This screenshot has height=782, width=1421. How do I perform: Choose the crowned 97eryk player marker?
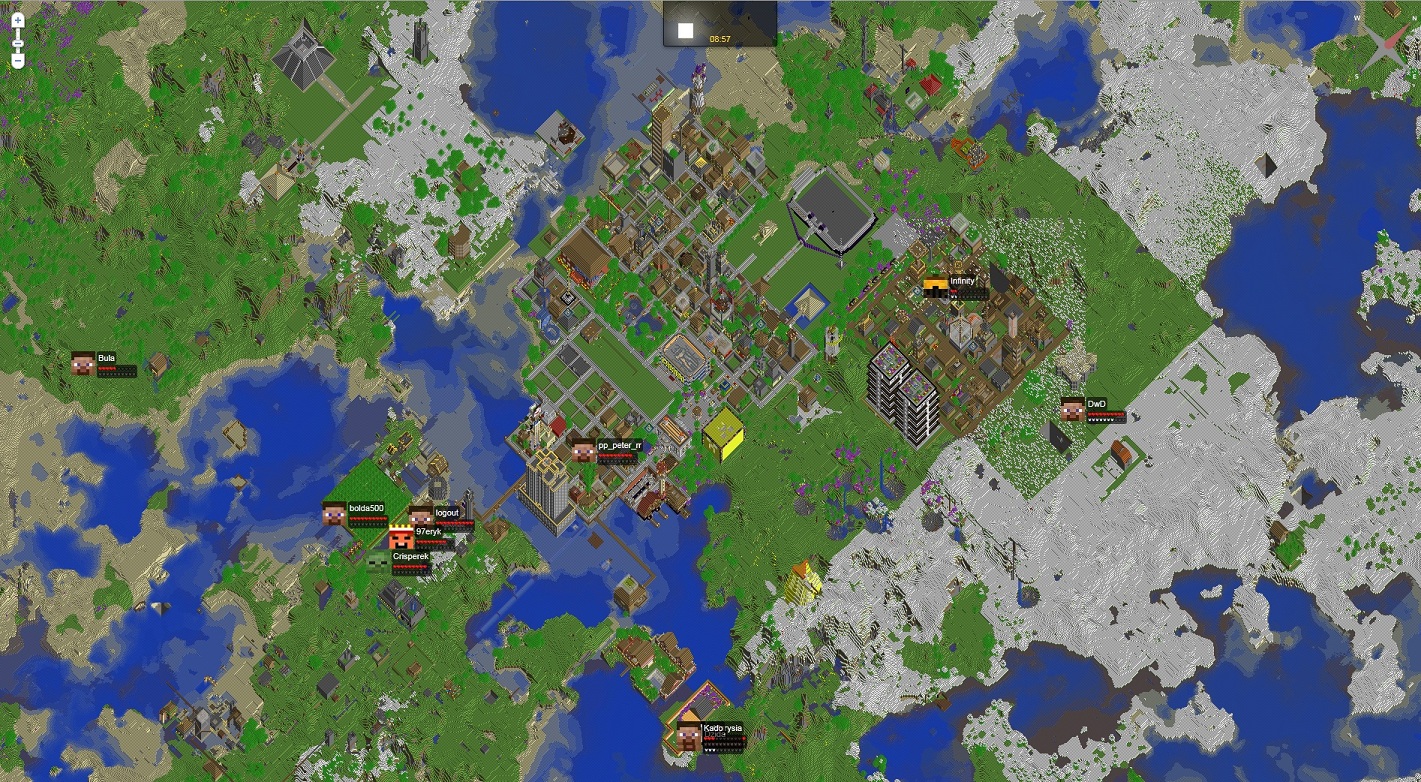pos(402,537)
